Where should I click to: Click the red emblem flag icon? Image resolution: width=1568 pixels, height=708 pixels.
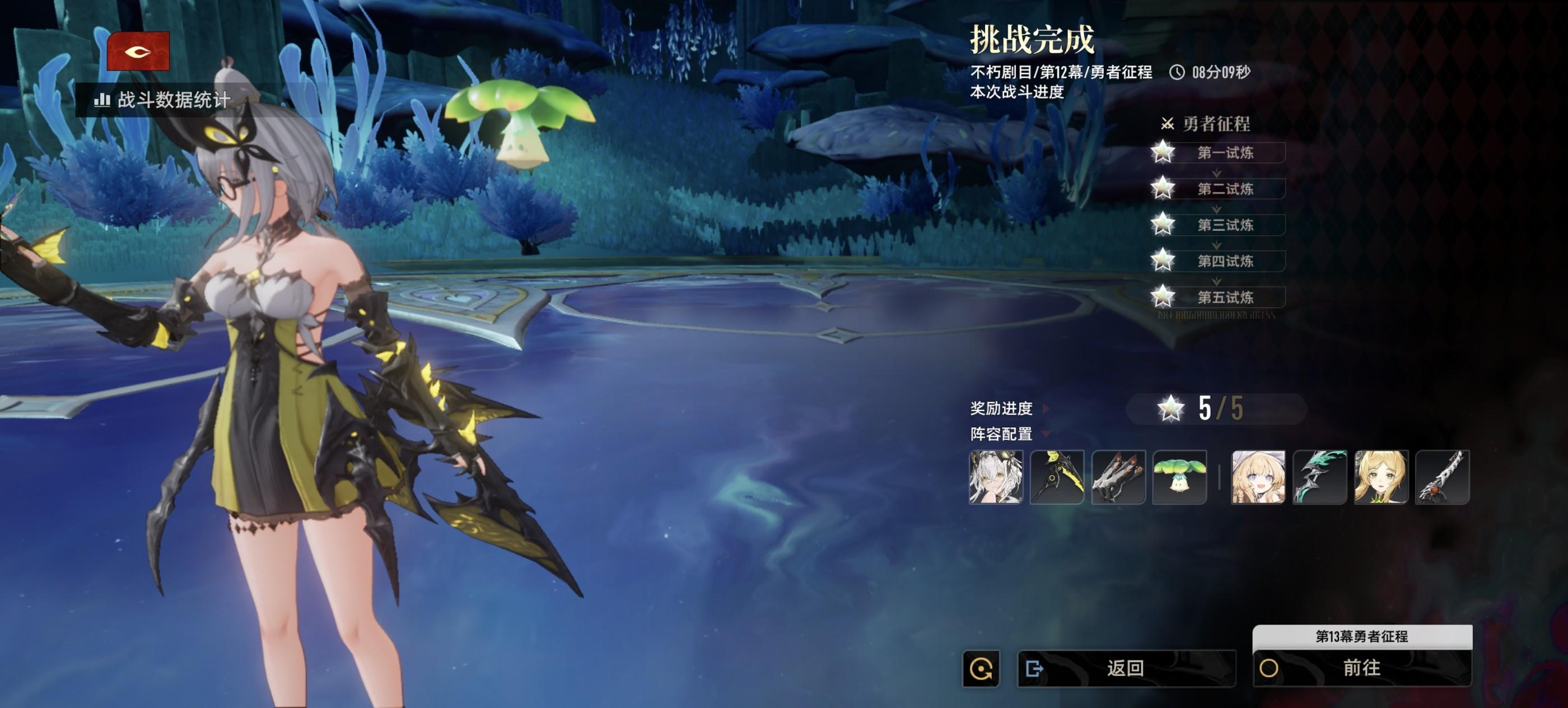[138, 52]
